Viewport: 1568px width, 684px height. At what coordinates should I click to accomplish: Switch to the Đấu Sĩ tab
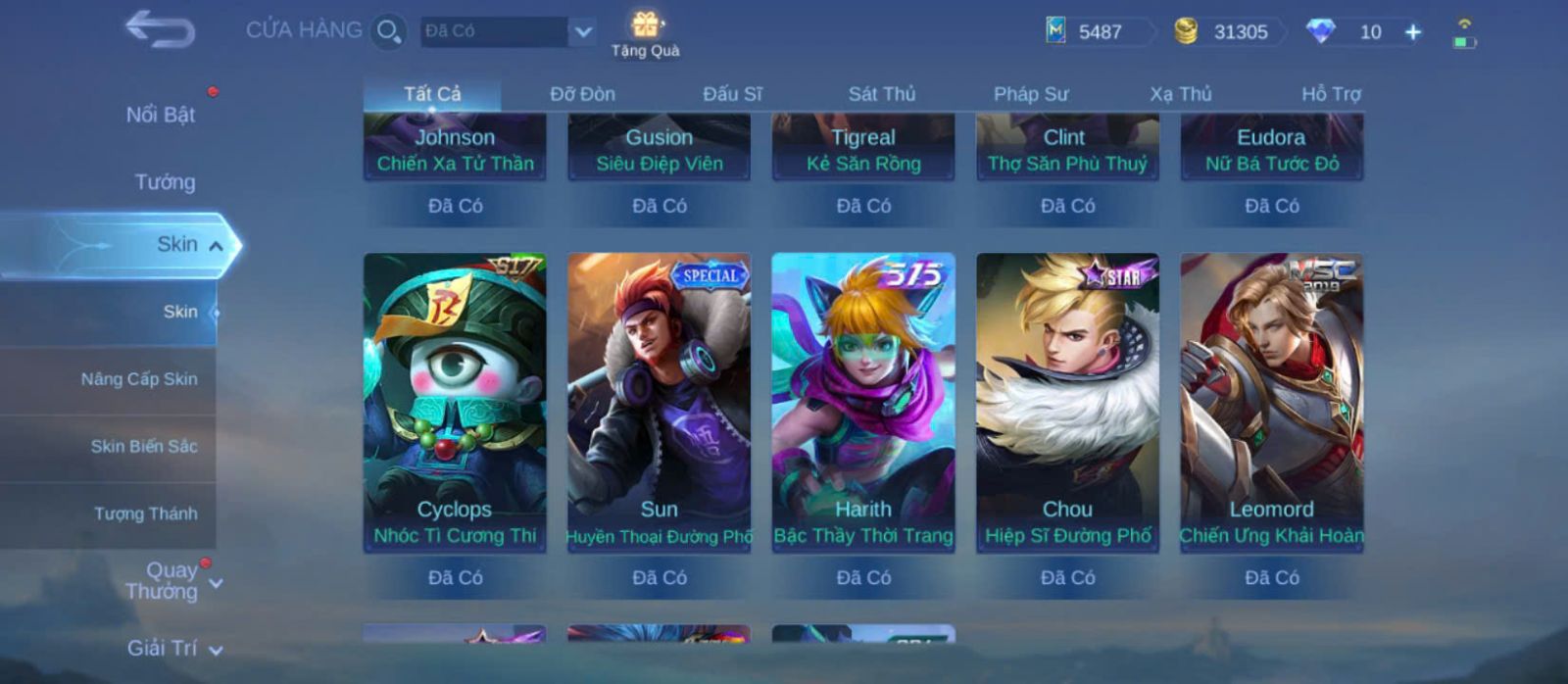click(x=732, y=94)
